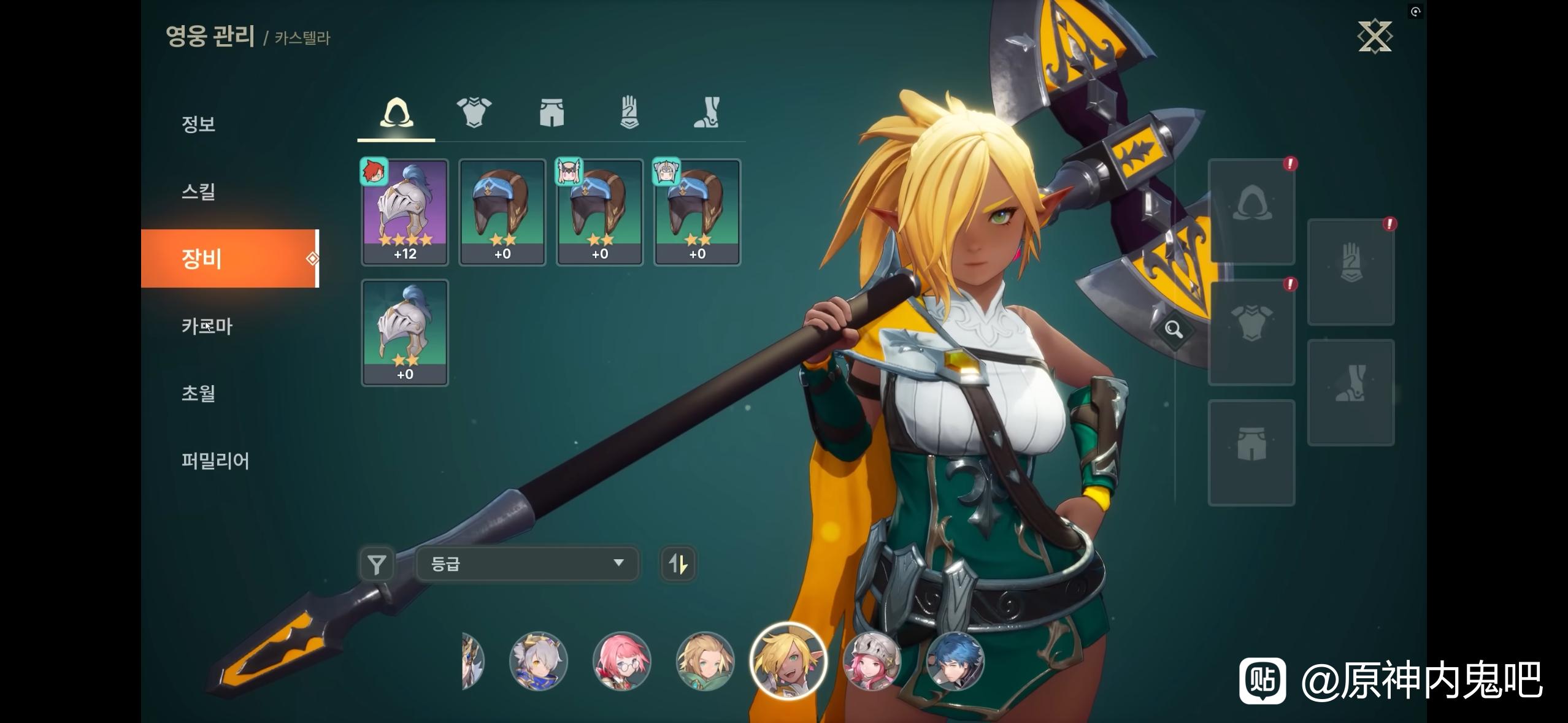Select the helmet equipment tab
Viewport: 1568px width, 723px height.
396,113
